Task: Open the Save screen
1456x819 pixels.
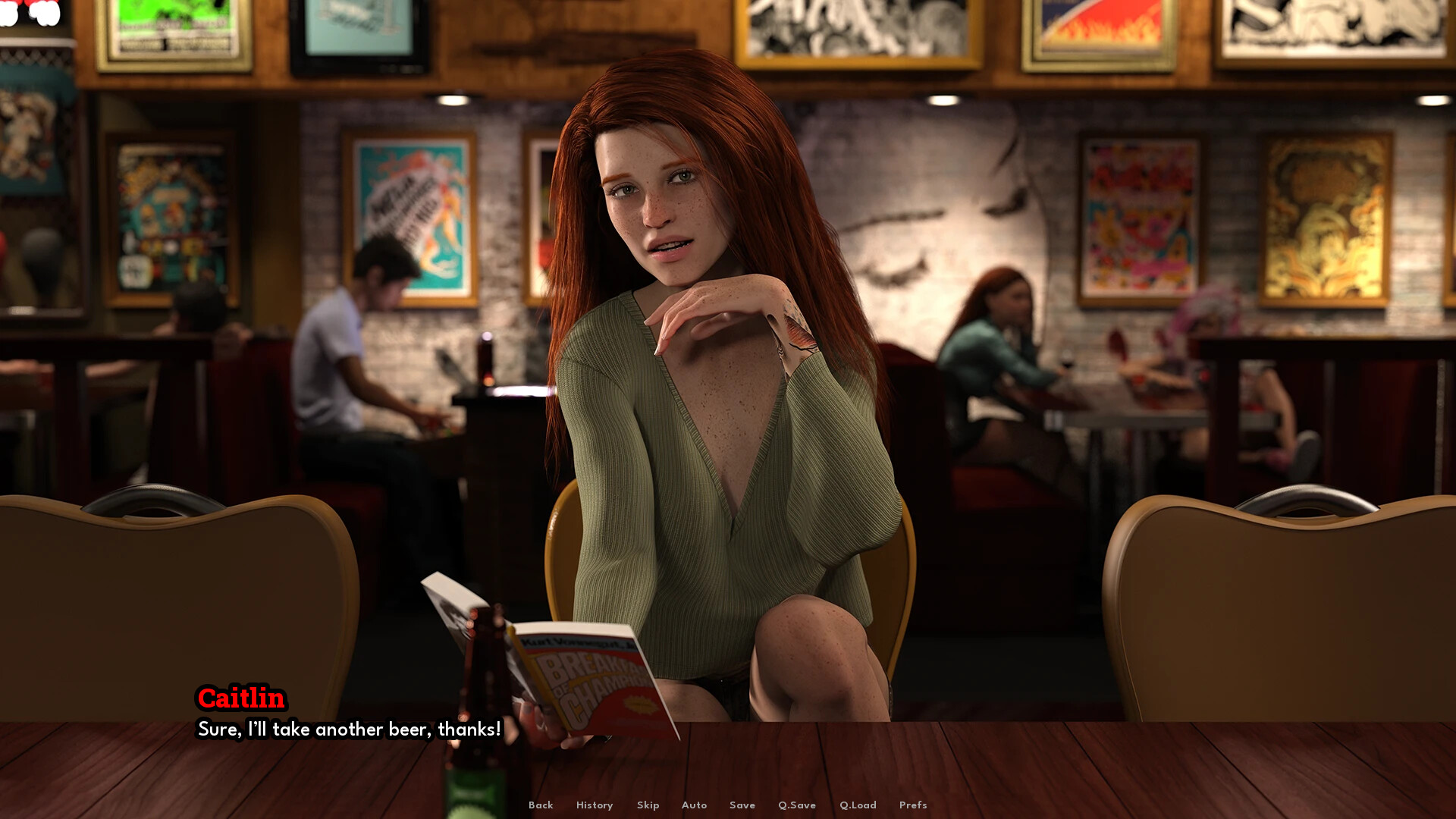Action: pyautogui.click(x=742, y=805)
